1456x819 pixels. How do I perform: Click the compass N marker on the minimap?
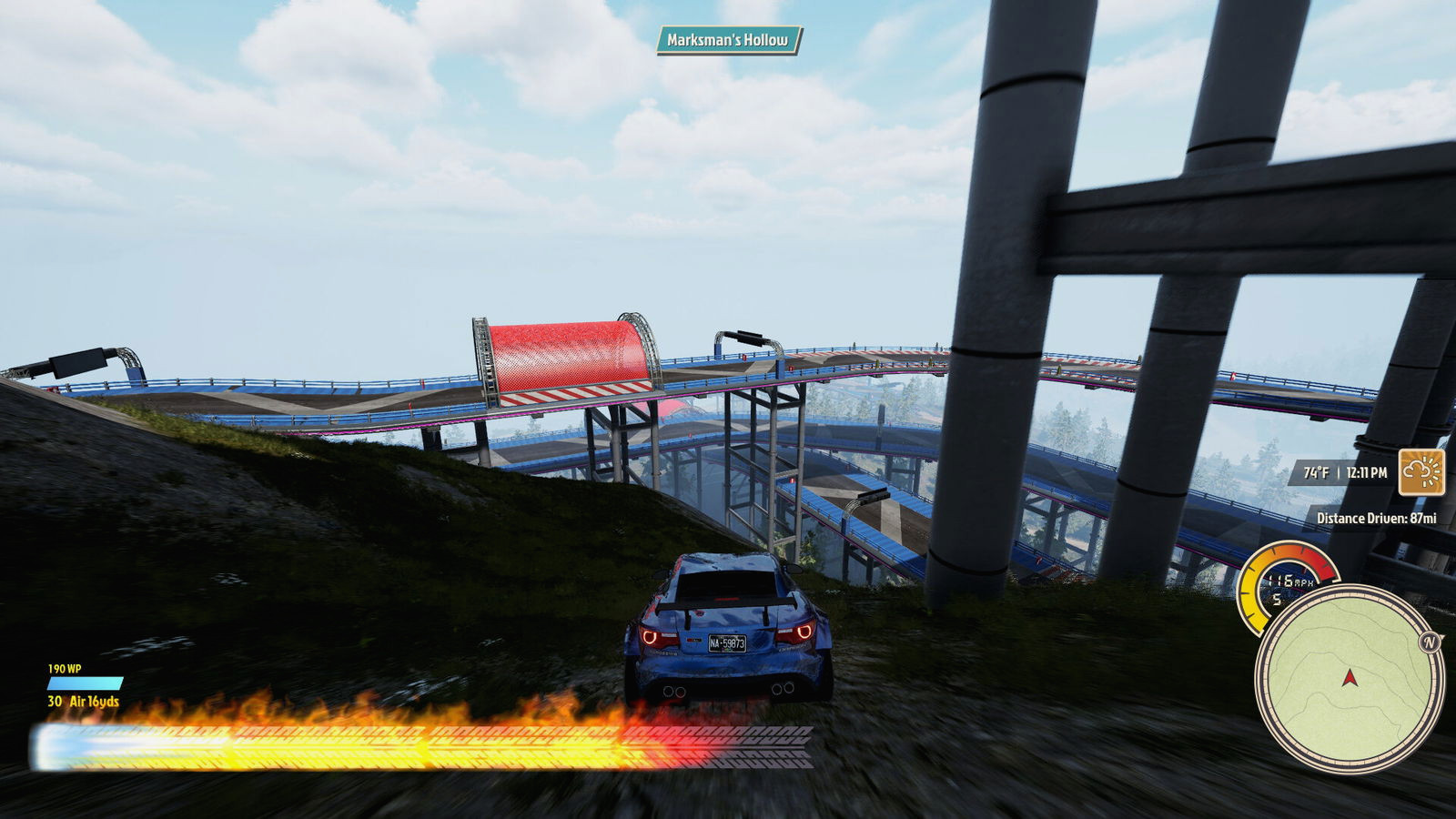[x=1429, y=642]
